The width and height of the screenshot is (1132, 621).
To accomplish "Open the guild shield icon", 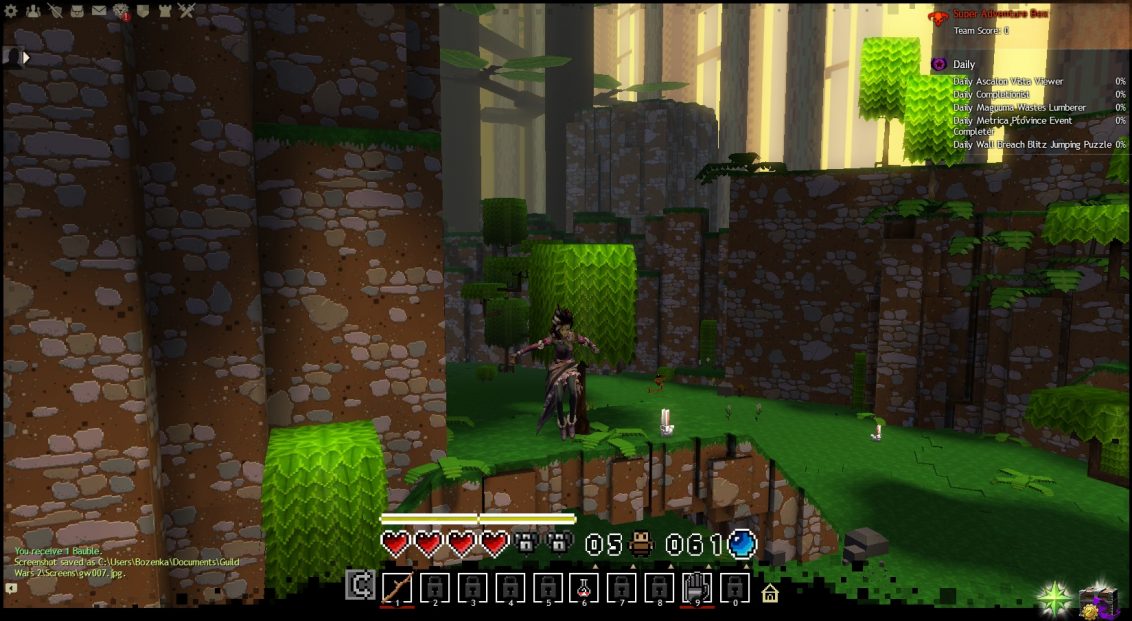I will click(143, 11).
